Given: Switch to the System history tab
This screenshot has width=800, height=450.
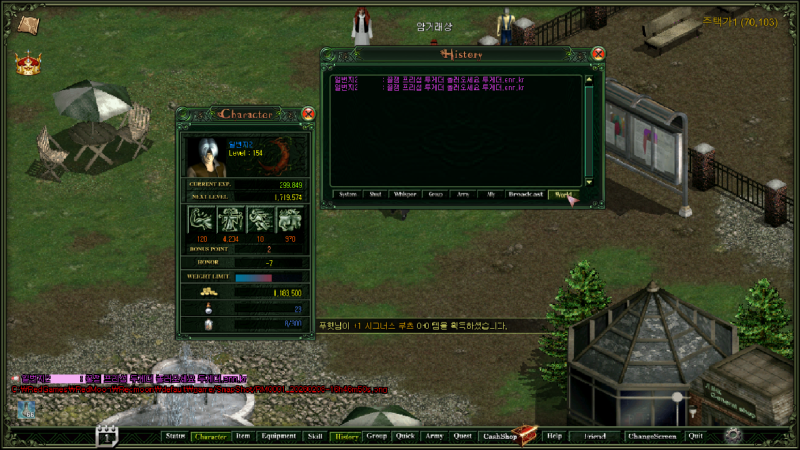Looking at the screenshot, I should 348,194.
